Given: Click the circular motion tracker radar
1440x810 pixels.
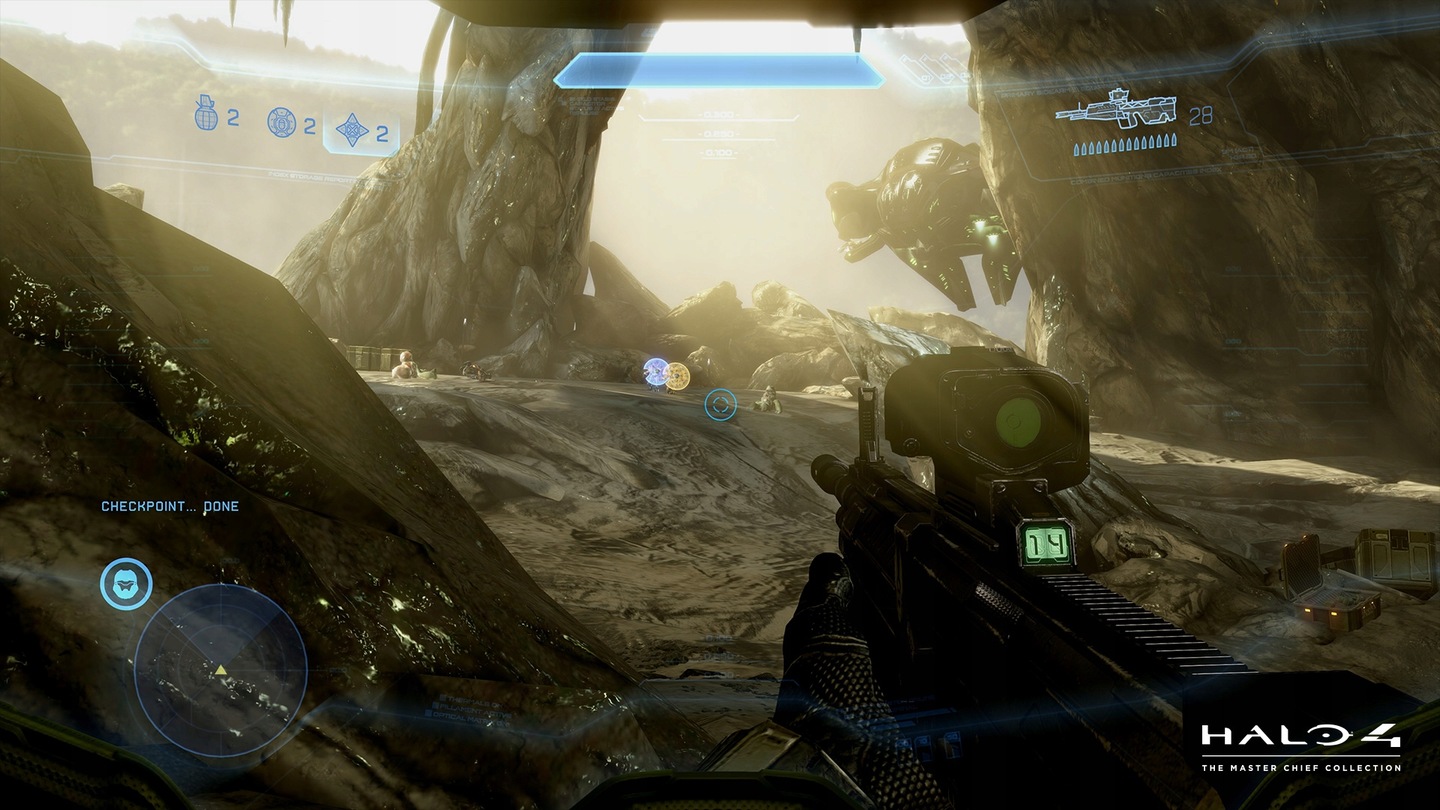Looking at the screenshot, I should point(220,670).
